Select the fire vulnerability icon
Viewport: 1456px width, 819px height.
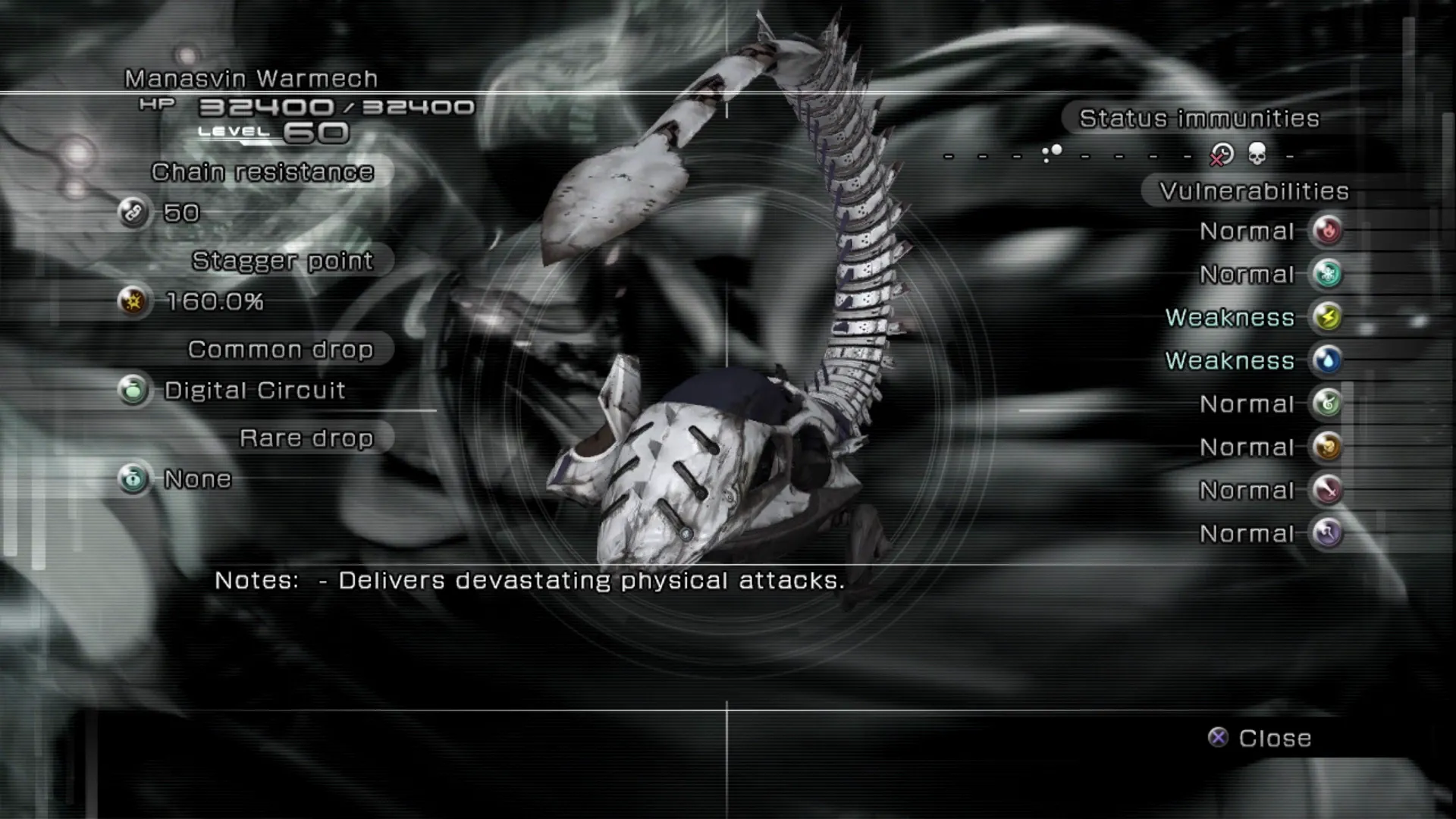click(x=1327, y=231)
